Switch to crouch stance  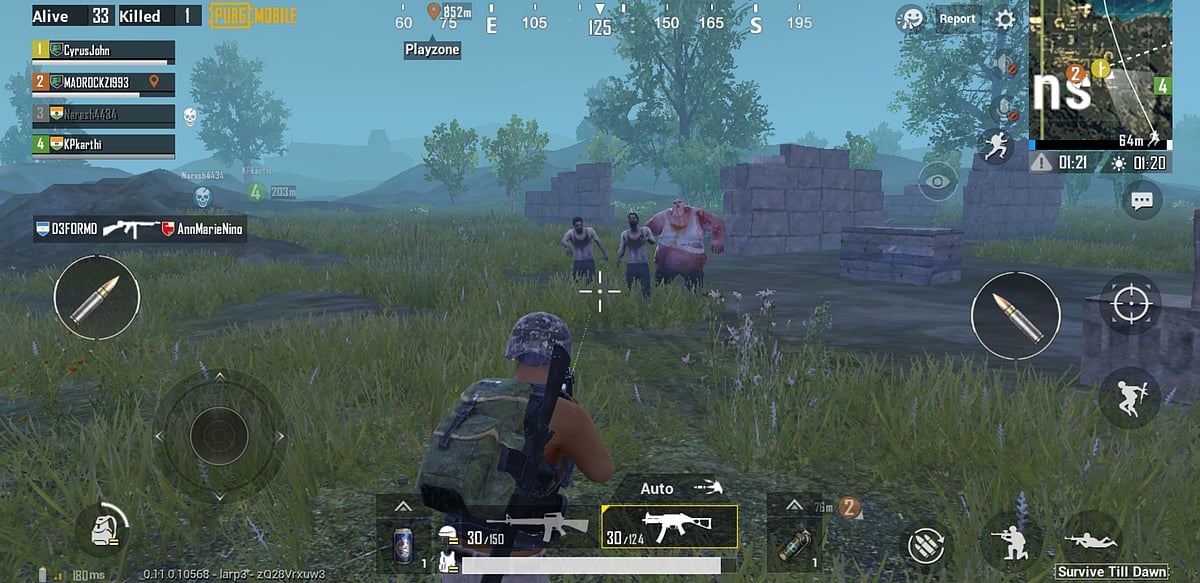coord(1010,541)
